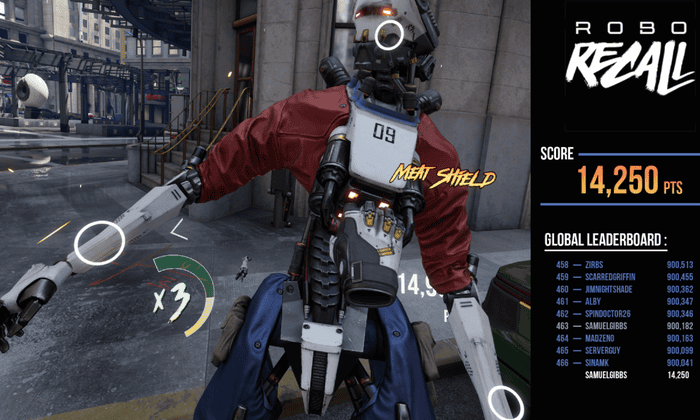Viewport: 700px width, 420px height.
Task: Select ALBY in the global leaderboard
Action: (x=621, y=301)
